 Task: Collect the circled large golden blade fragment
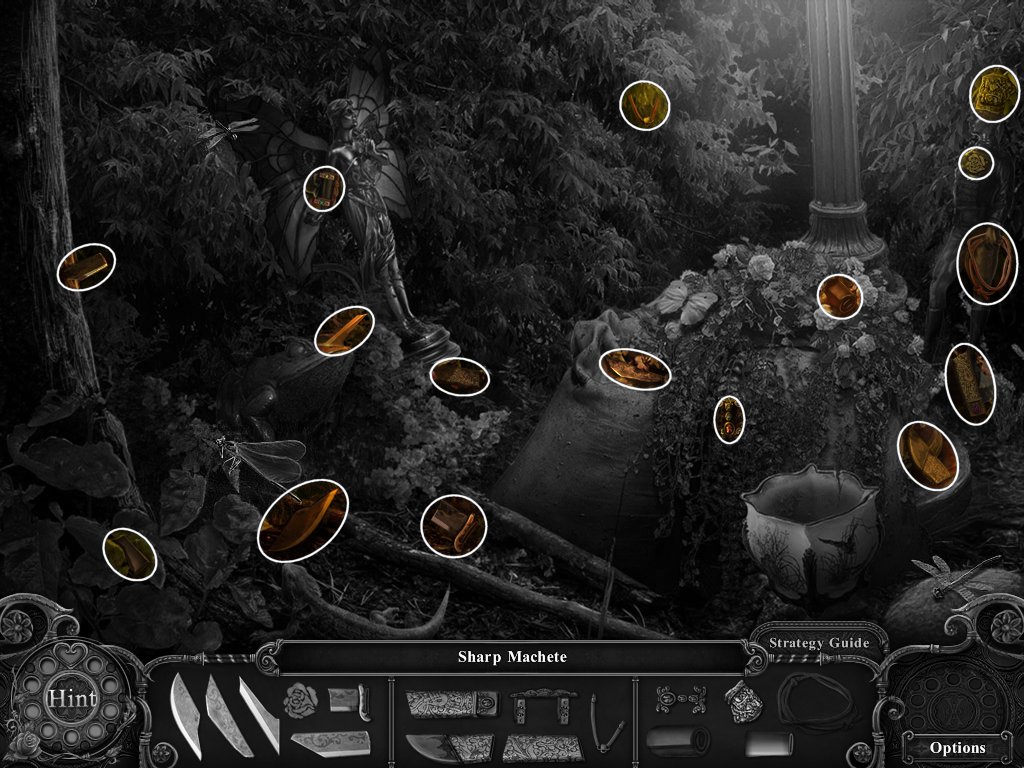(x=302, y=520)
